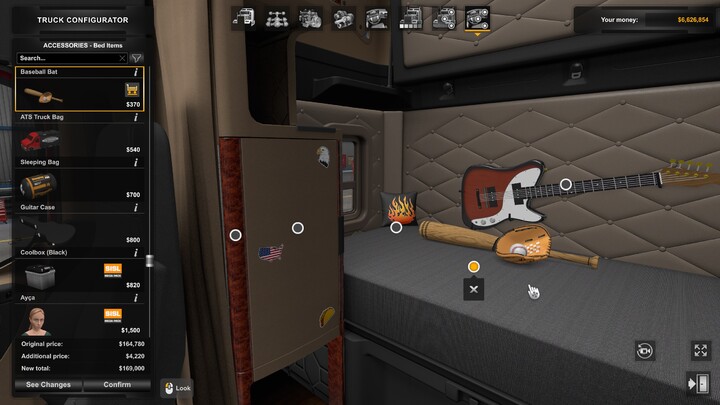
Task: Open See Changes summary
Action: click(48, 384)
